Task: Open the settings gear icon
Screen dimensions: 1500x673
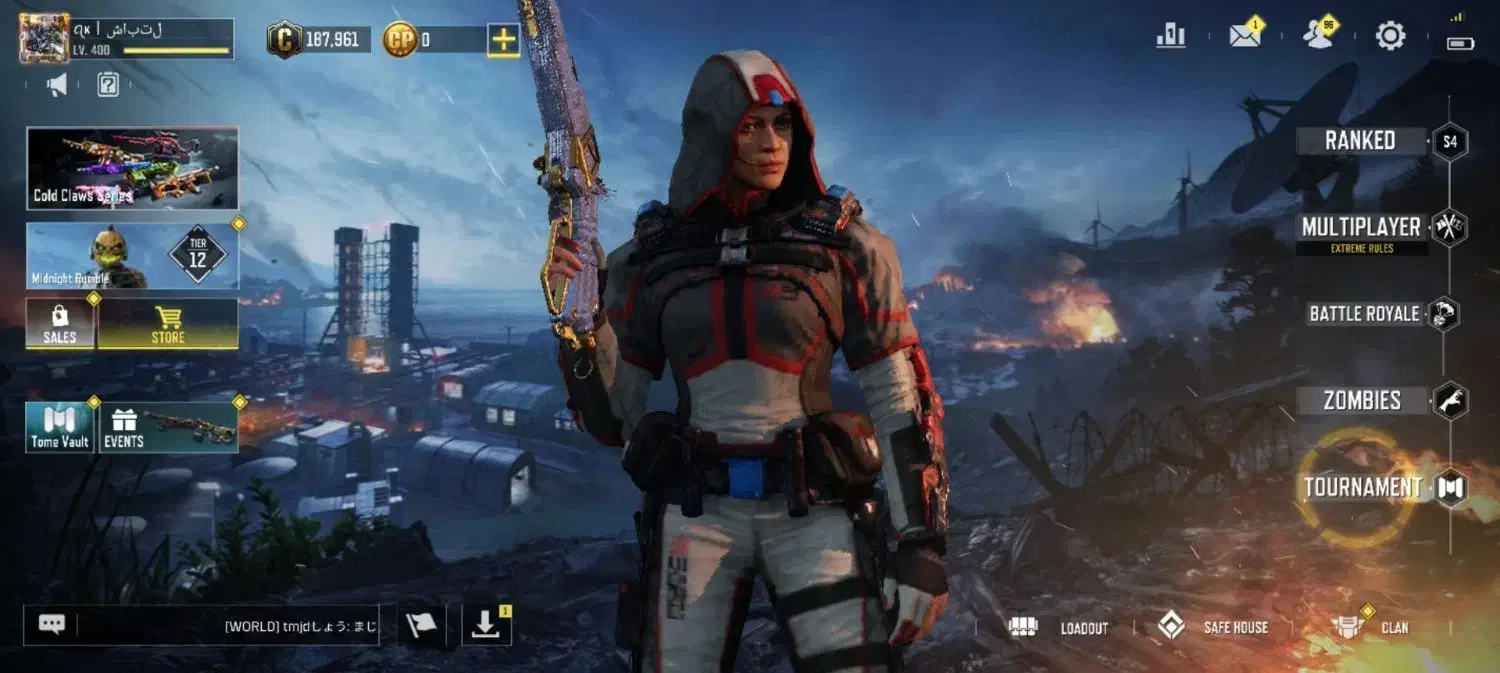Action: [x=1390, y=36]
